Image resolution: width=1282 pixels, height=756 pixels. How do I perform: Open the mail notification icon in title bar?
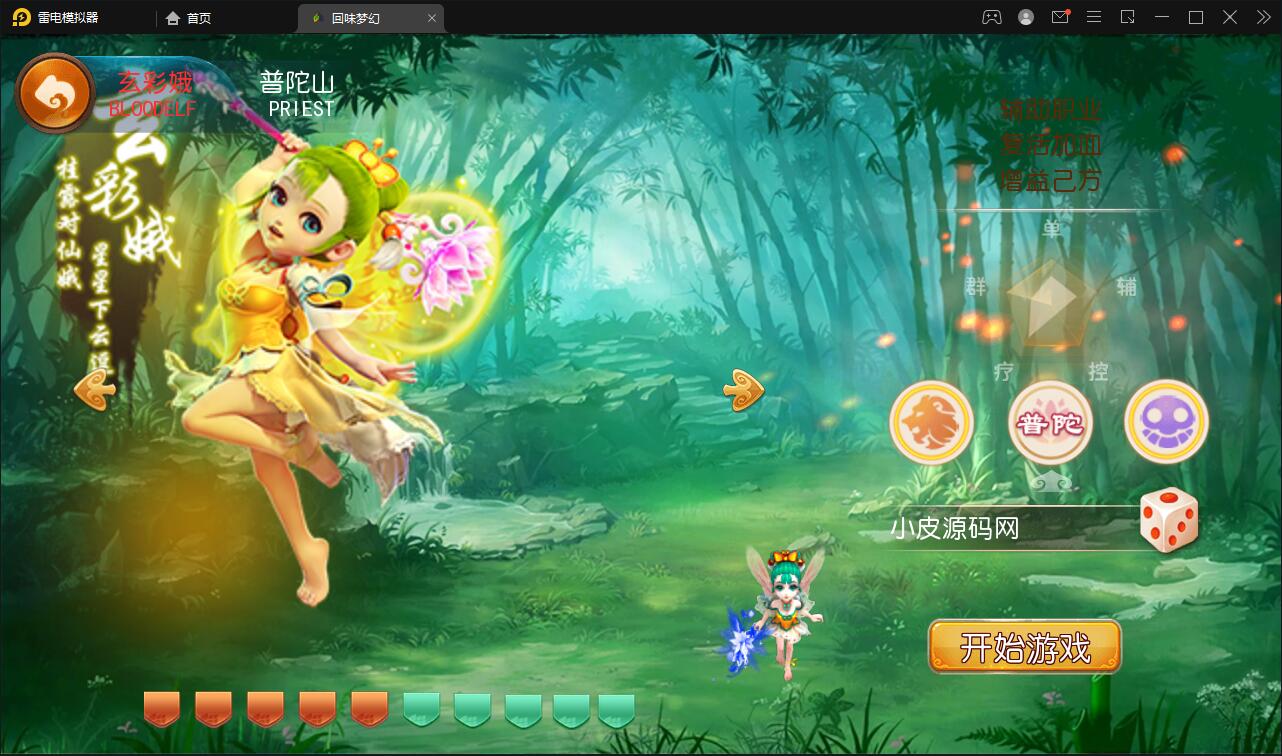[1060, 17]
